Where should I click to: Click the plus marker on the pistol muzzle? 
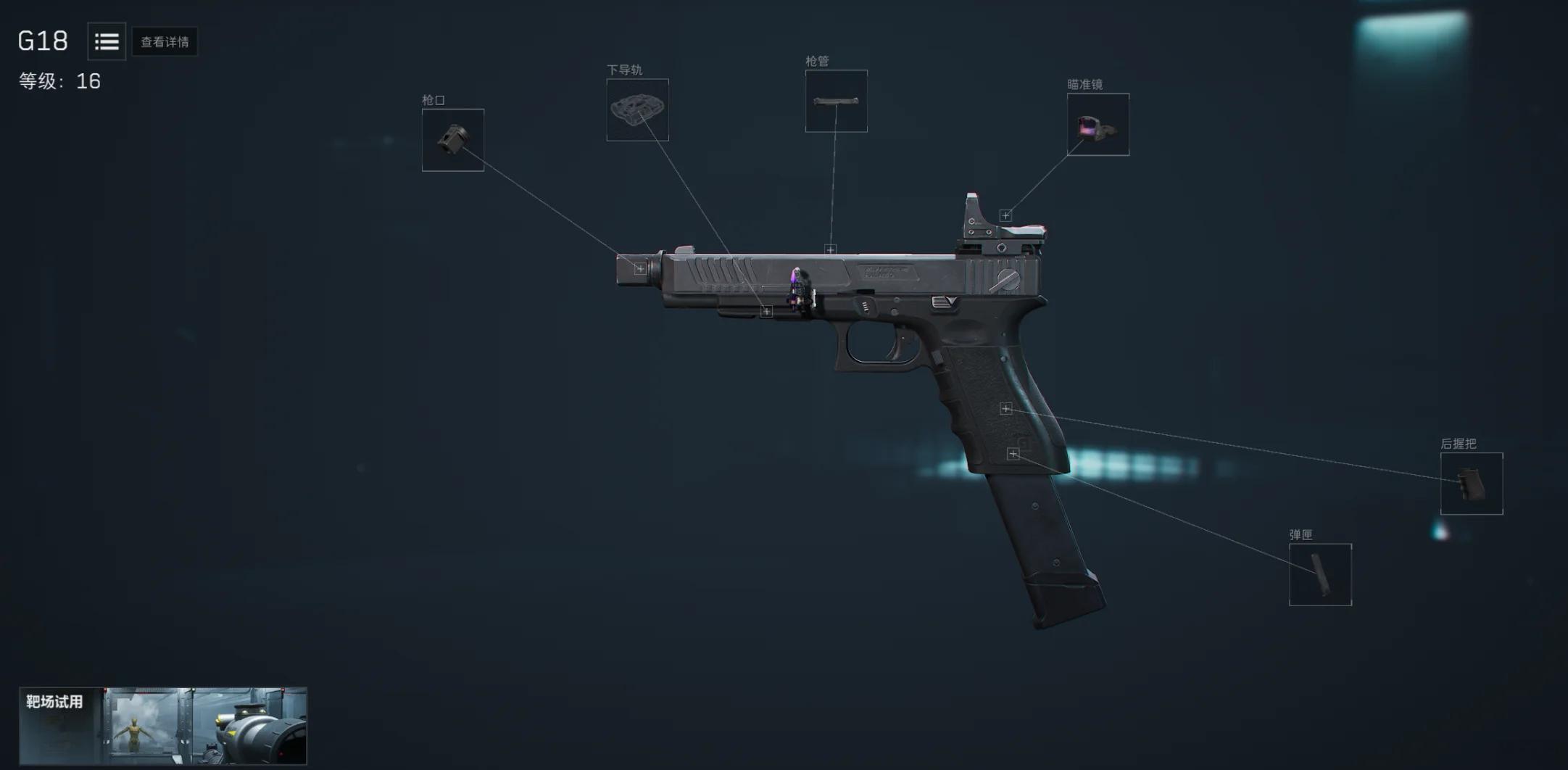[x=639, y=269]
